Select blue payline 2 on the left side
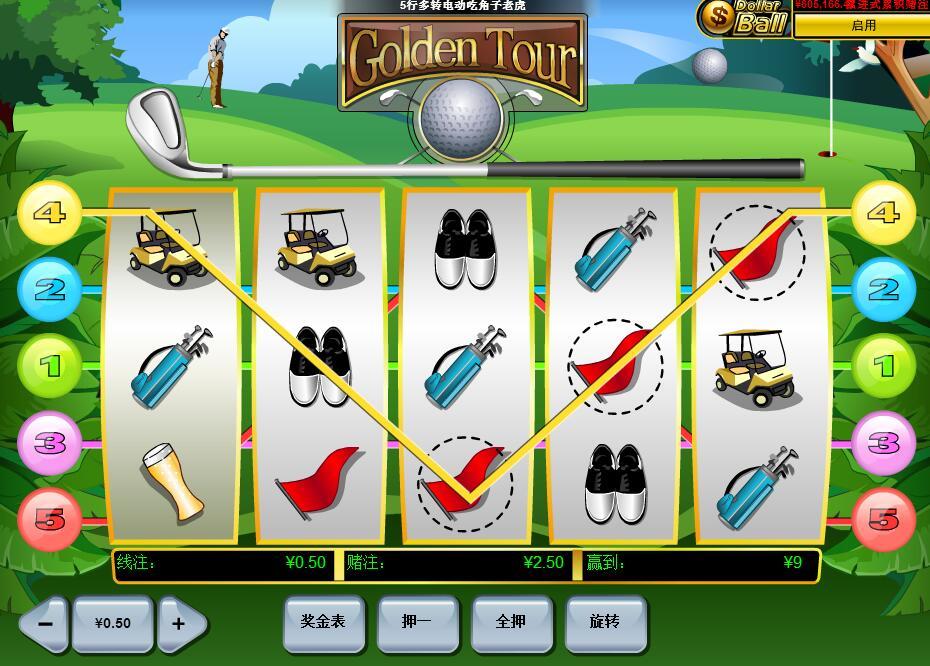This screenshot has height=666, width=930. 48,290
